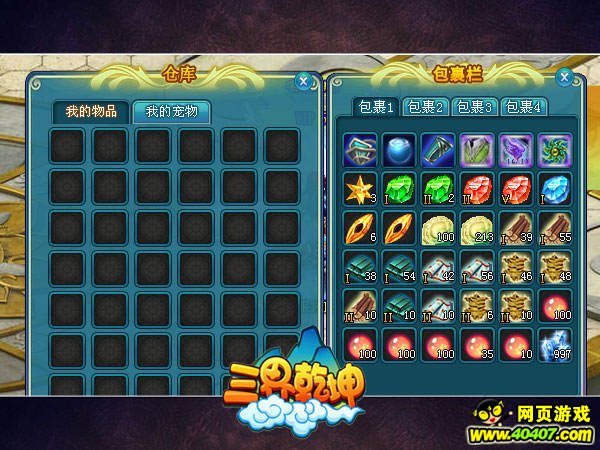Switch to the 我的宠物 tab
600x450 pixels.
click(x=171, y=111)
